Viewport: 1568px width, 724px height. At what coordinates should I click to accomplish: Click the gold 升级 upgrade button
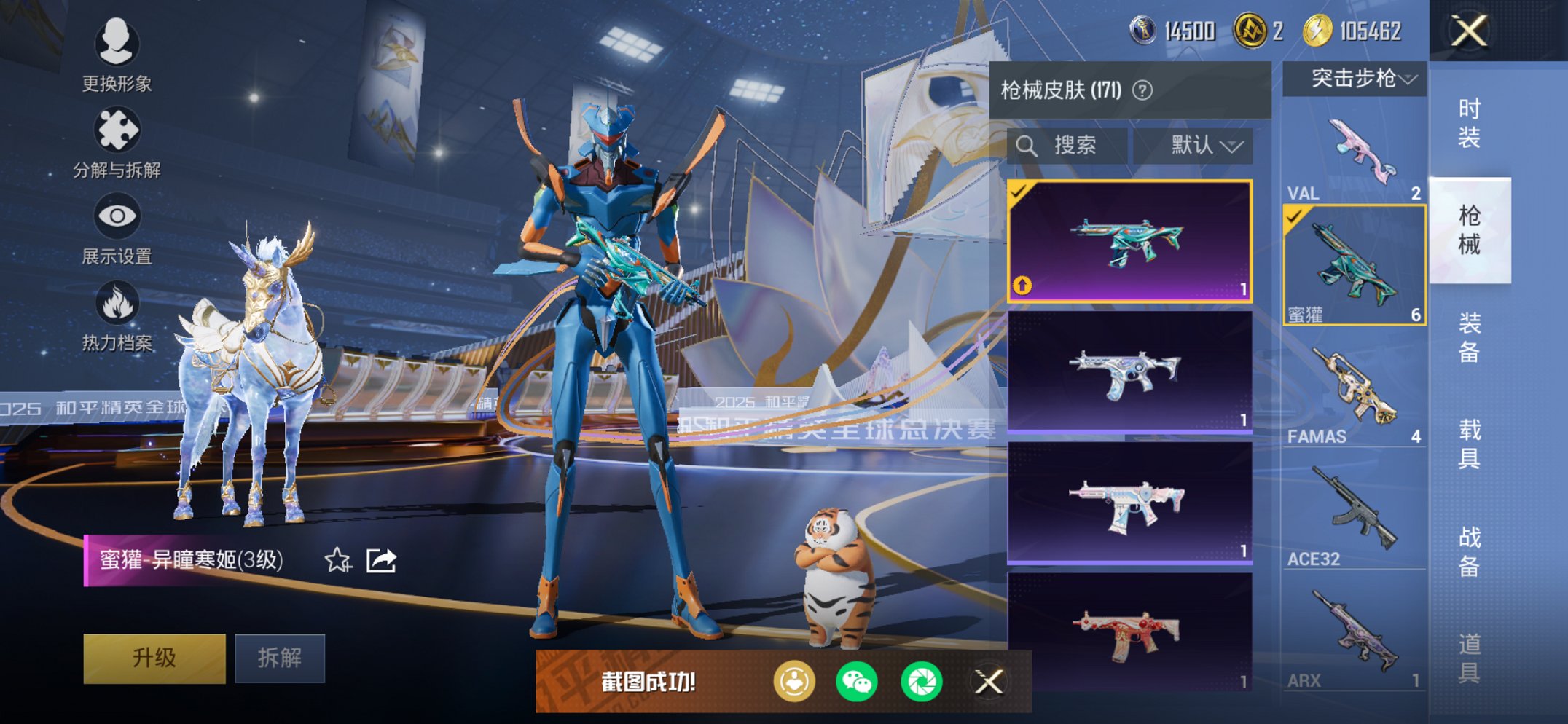click(x=154, y=658)
